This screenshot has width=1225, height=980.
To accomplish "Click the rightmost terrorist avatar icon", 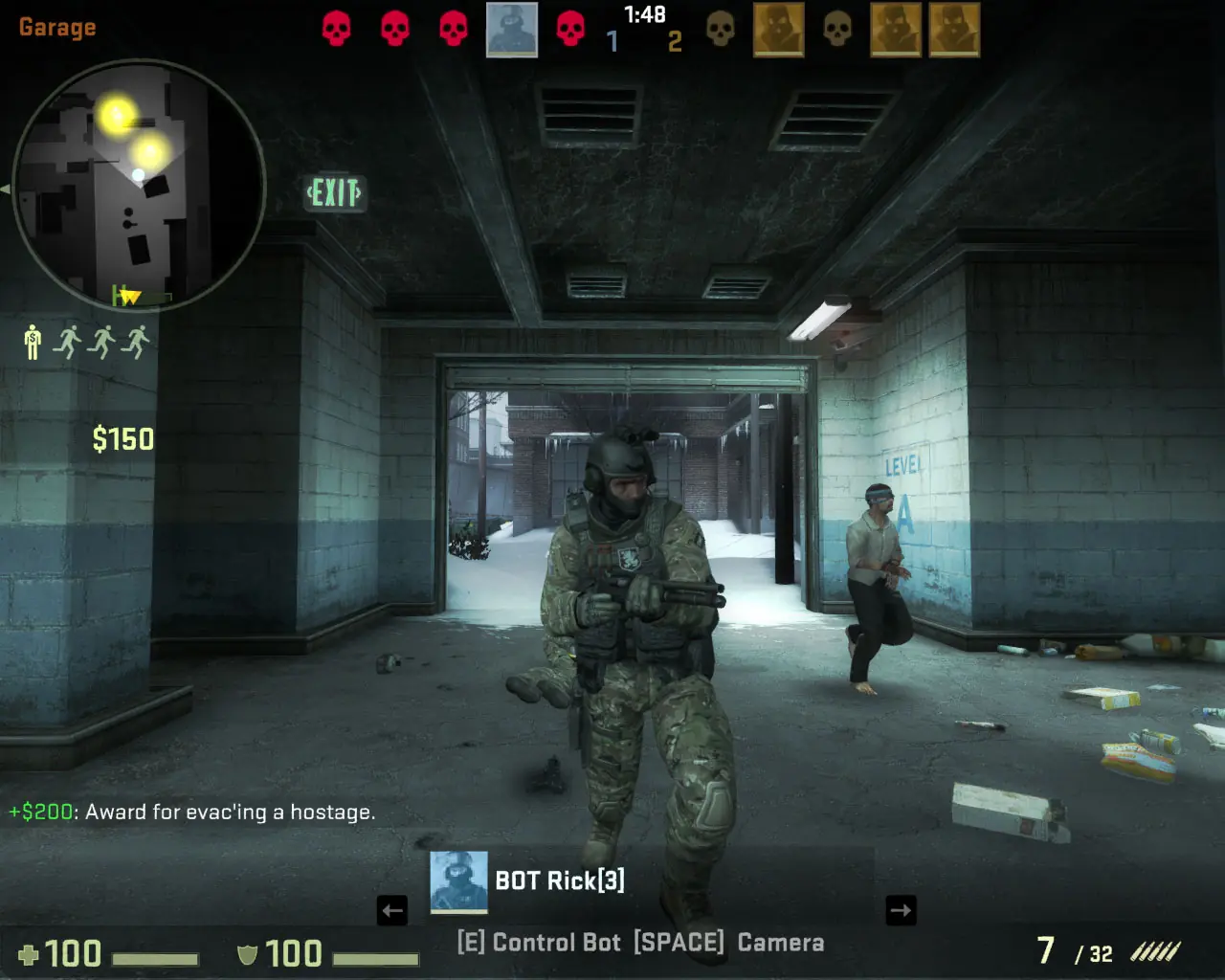I will (954, 29).
